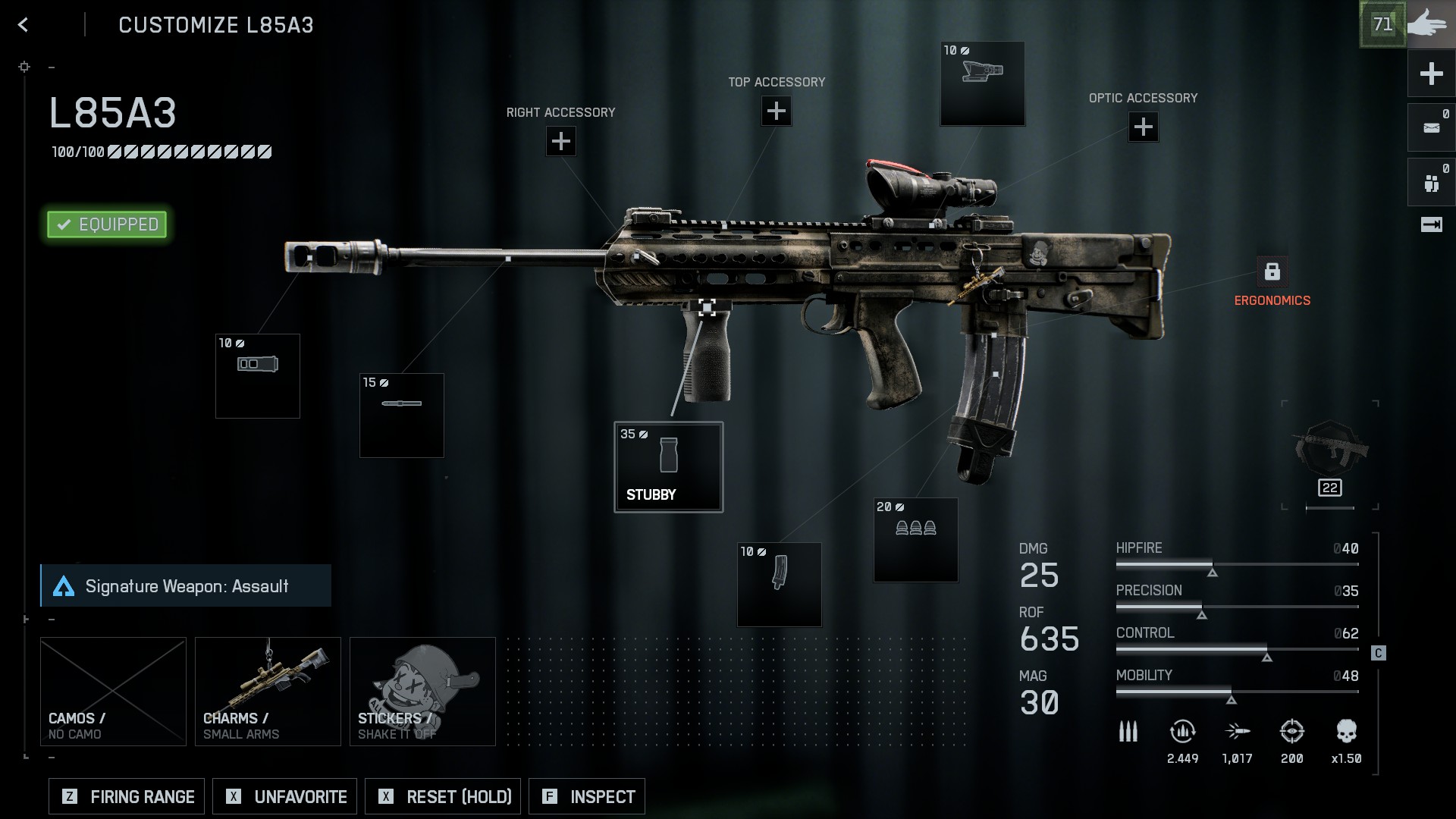Select the magazine attachment slot
Screen dimensions: 1456x819
pos(780,585)
